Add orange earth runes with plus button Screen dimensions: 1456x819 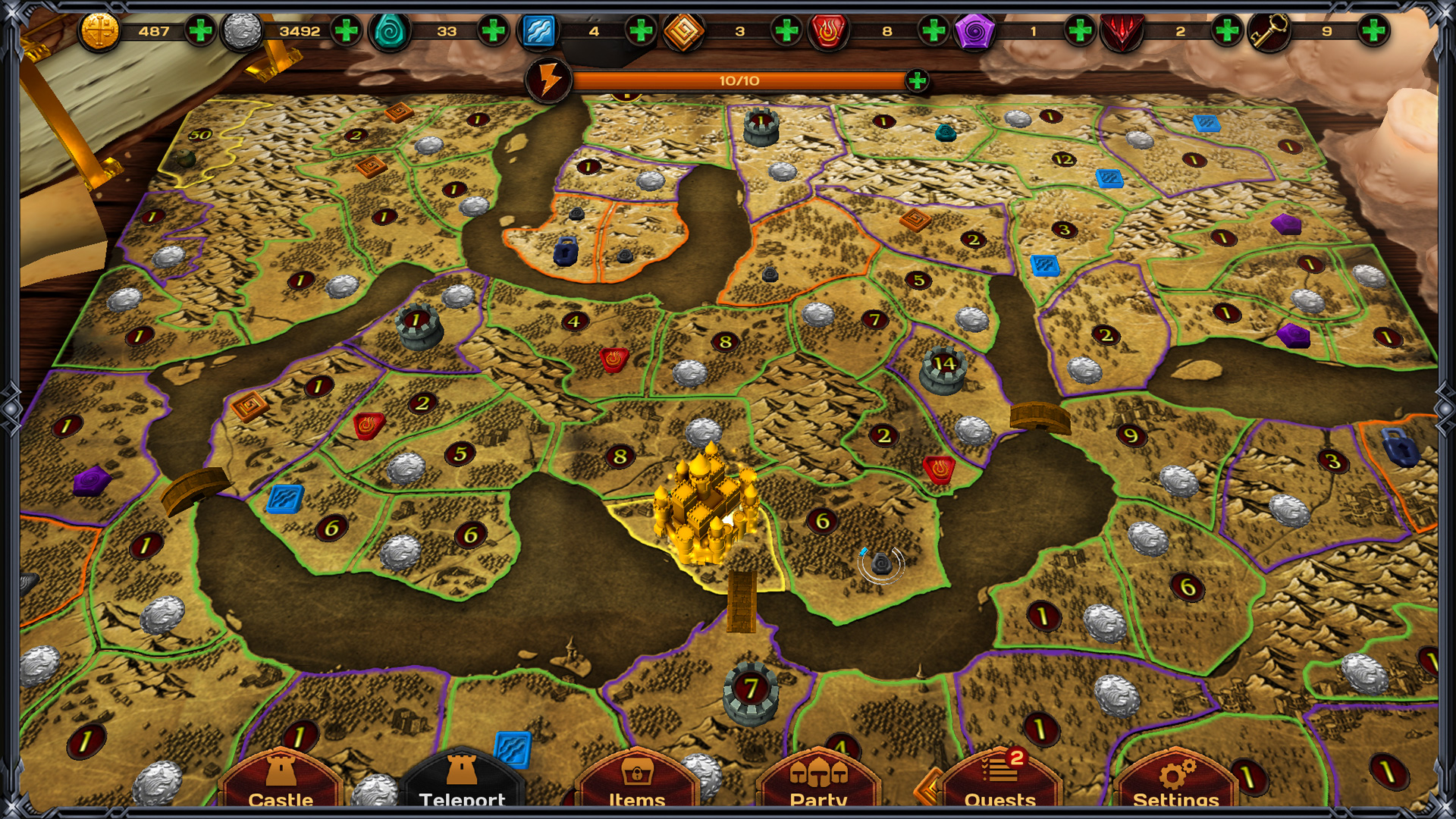tap(786, 31)
